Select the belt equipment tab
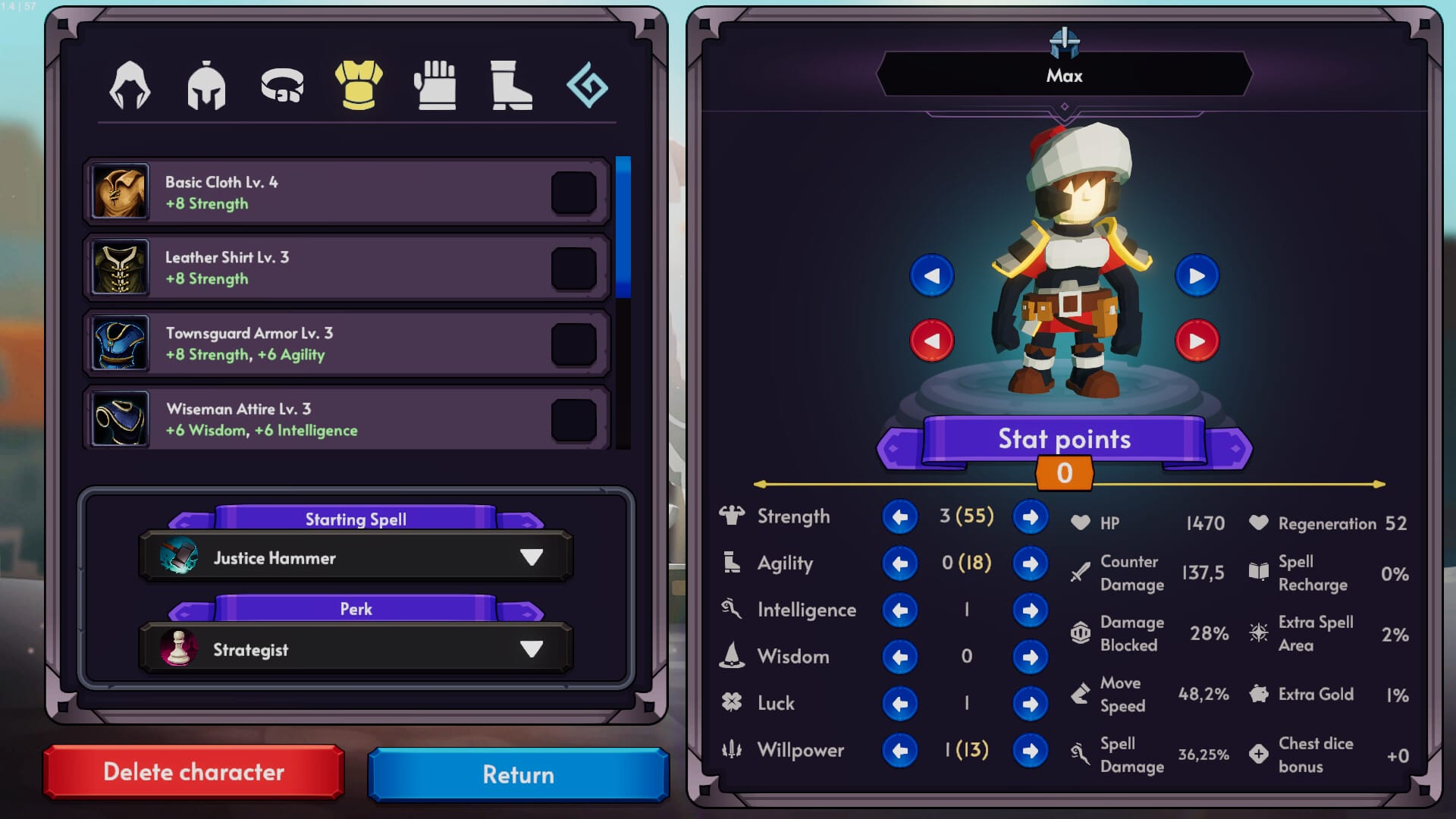Viewport: 1456px width, 819px height. [282, 87]
